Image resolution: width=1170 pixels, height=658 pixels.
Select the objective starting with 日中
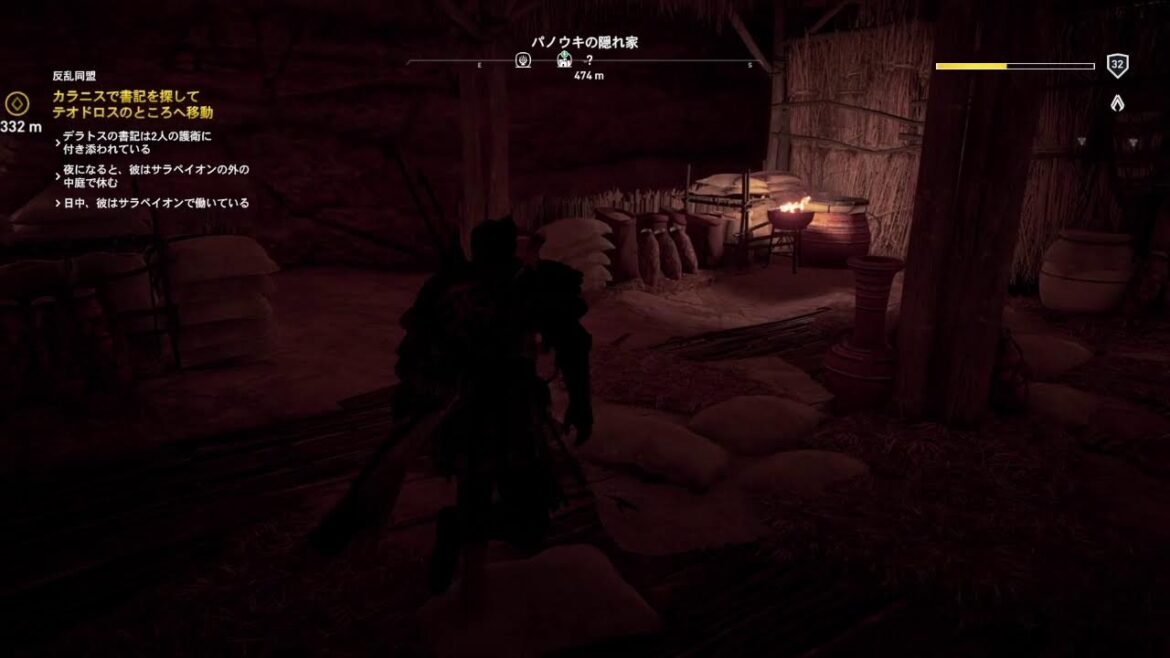(155, 203)
